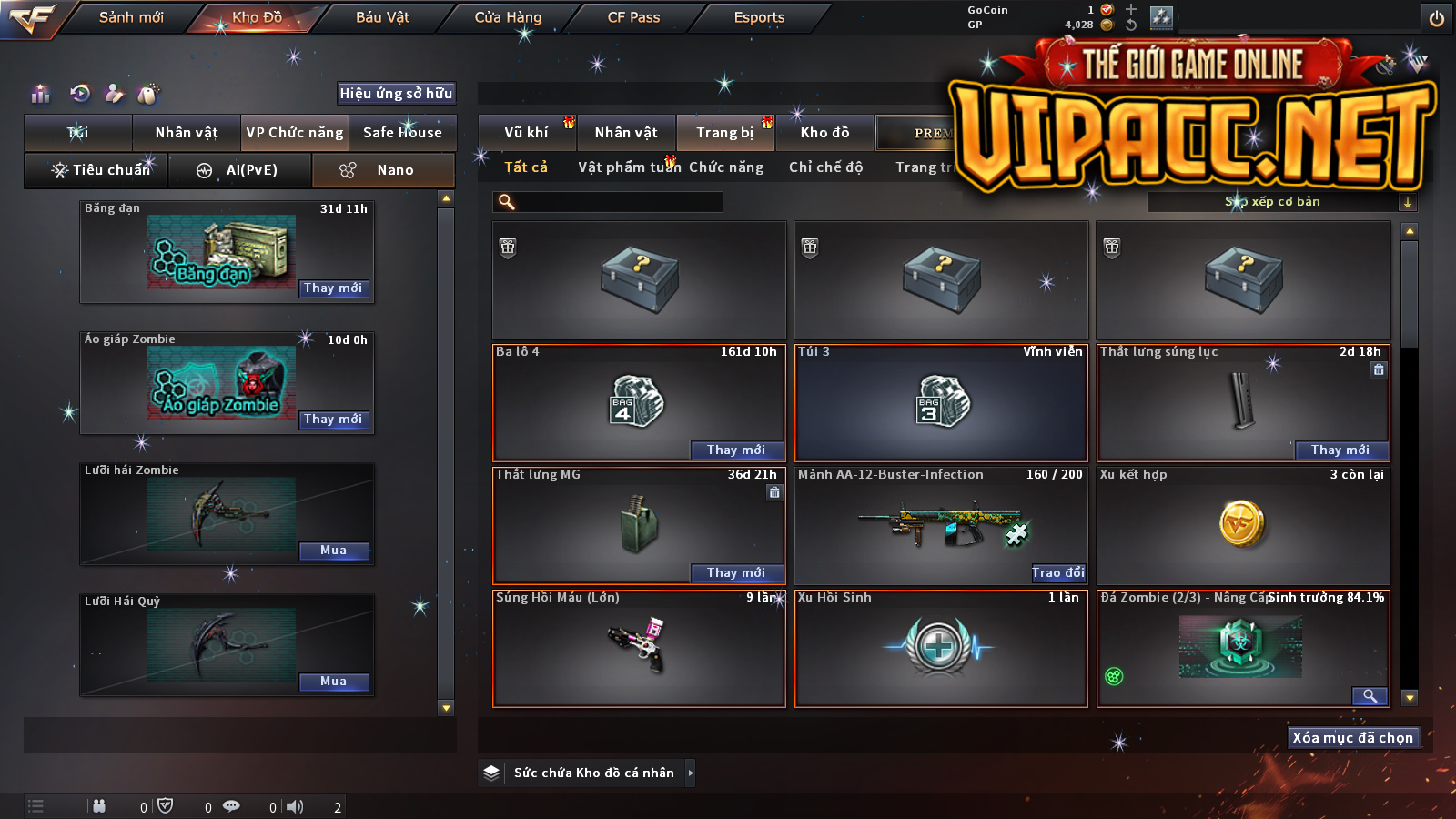Buy the Lưỡi hái Zombie item
This screenshot has height=819, width=1456.
(x=333, y=551)
